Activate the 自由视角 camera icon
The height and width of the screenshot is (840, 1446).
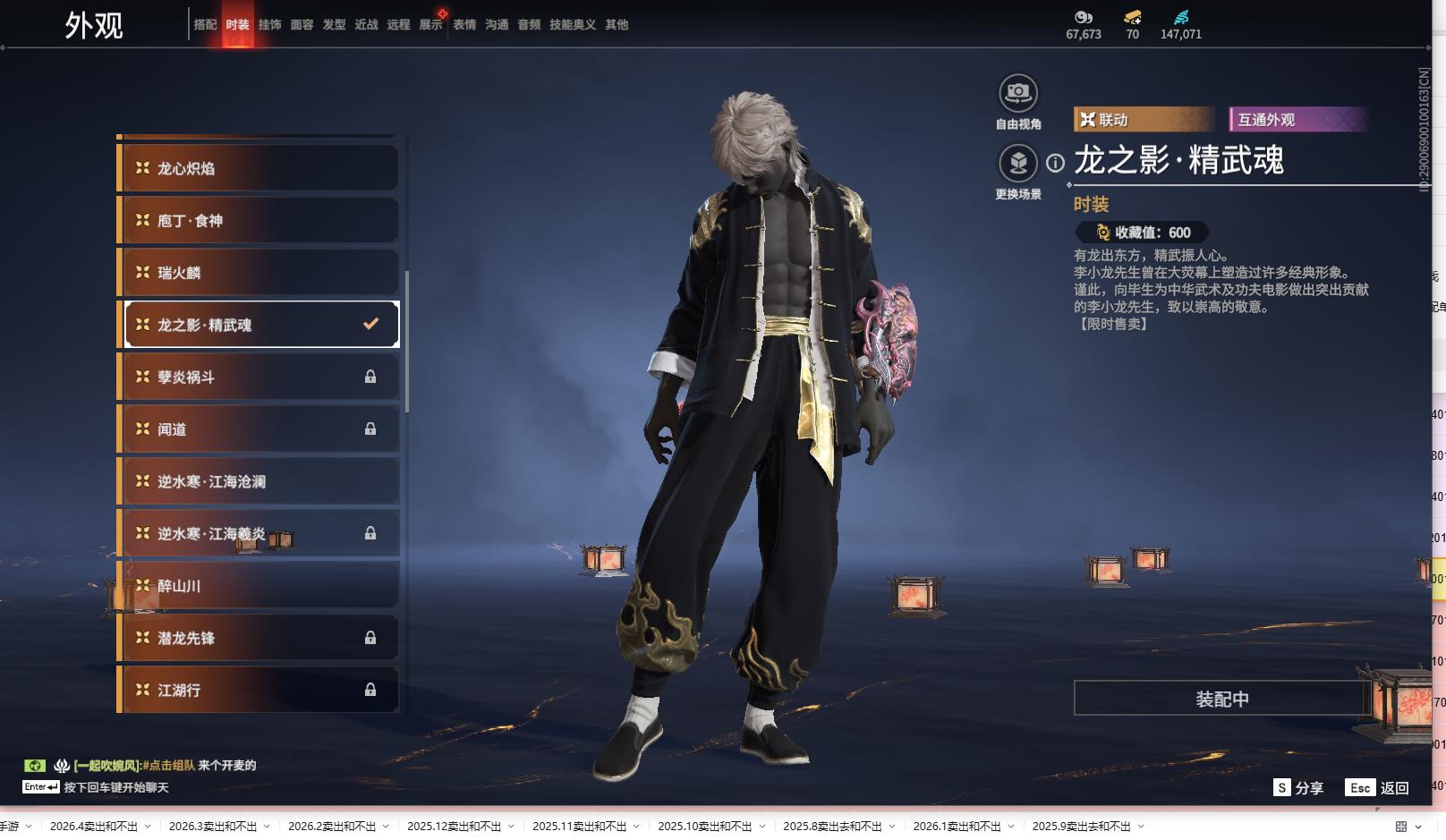point(1017,93)
